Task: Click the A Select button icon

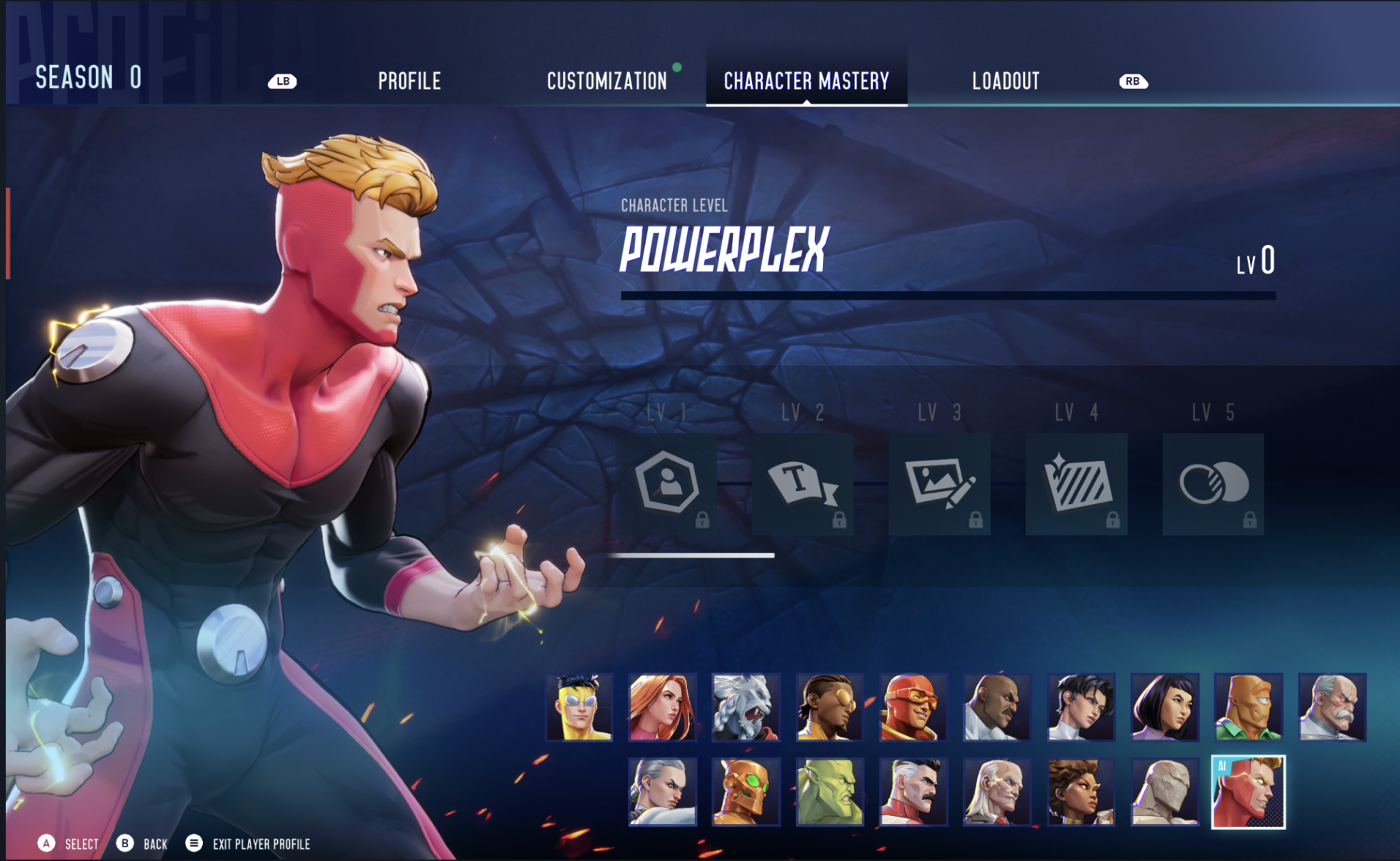Action: (46, 844)
